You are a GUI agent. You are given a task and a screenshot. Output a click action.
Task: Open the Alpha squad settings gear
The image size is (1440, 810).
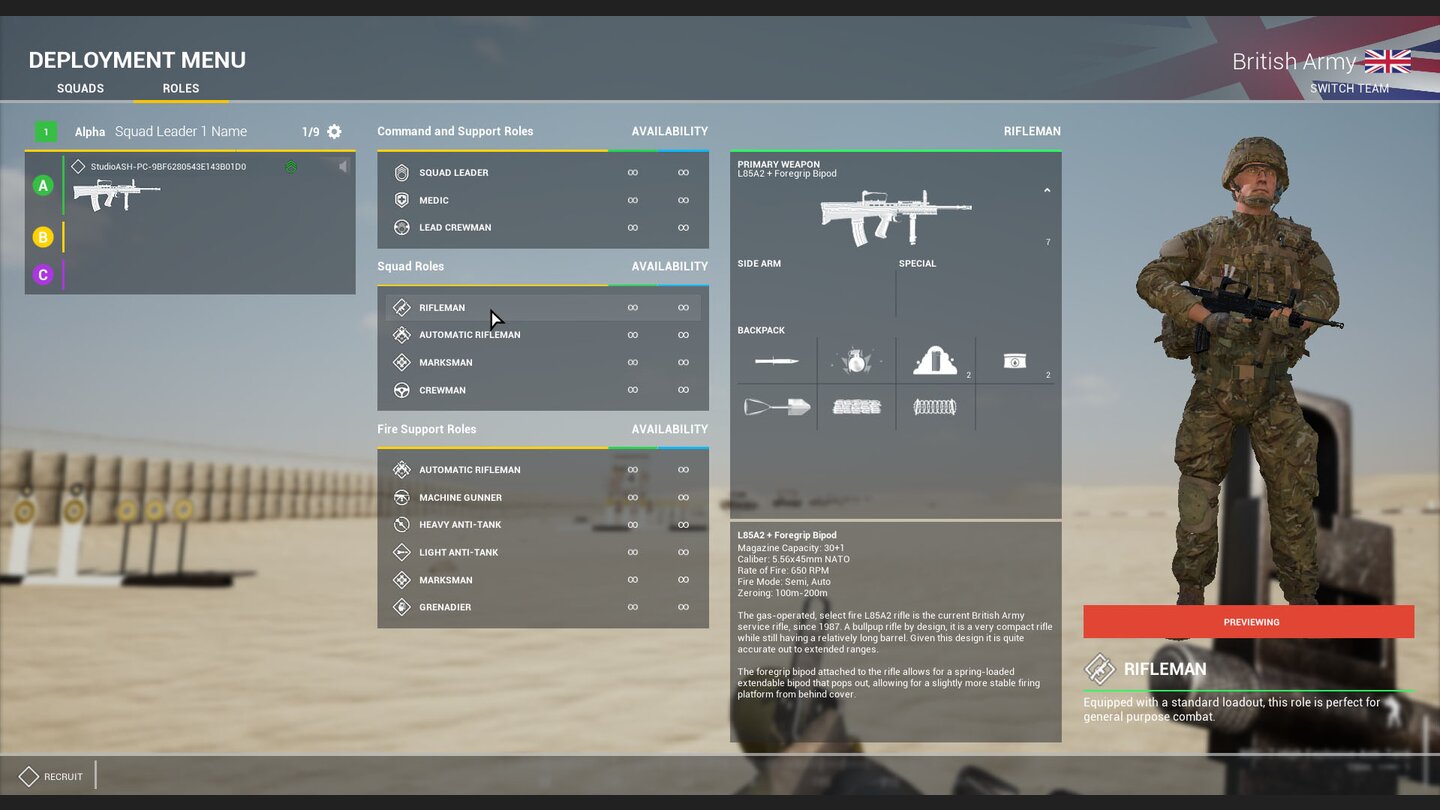[x=334, y=131]
